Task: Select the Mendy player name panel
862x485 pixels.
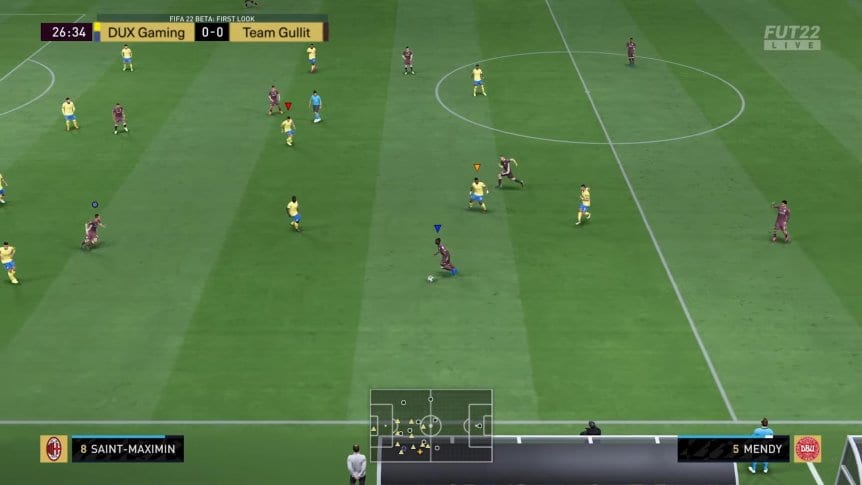Action: click(733, 449)
